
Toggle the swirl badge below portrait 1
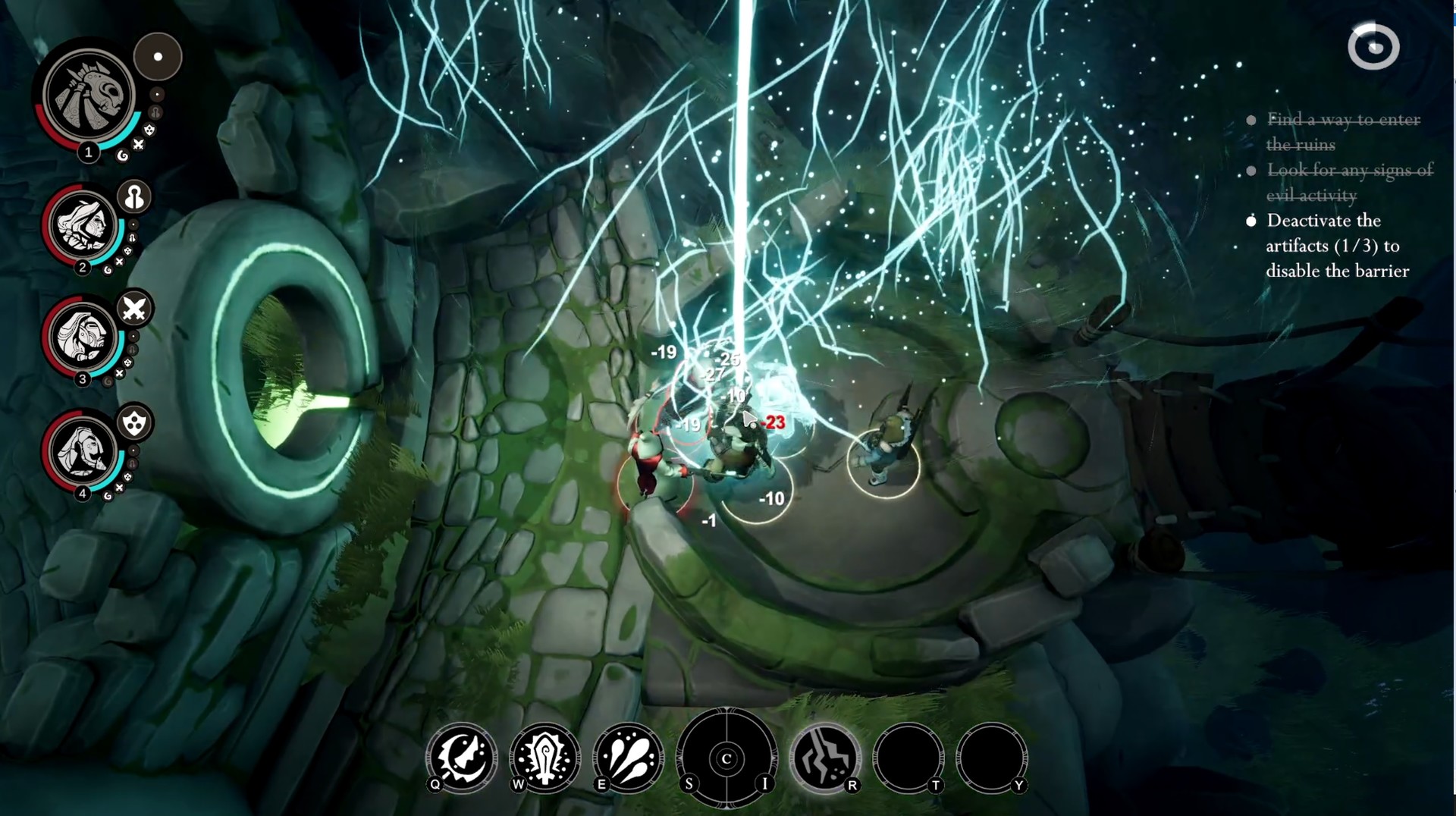tap(121, 154)
